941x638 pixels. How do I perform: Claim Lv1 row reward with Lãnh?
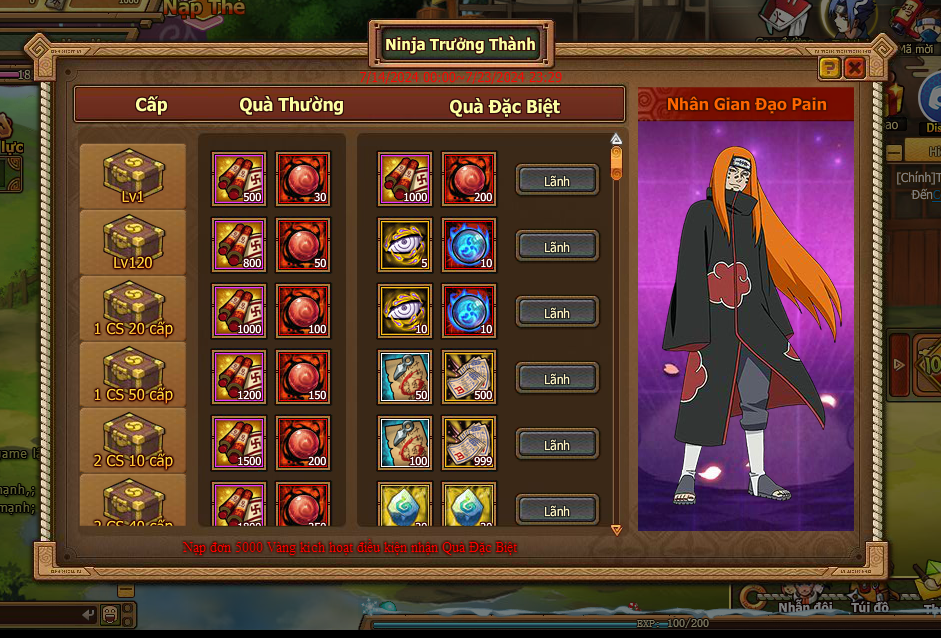click(557, 180)
